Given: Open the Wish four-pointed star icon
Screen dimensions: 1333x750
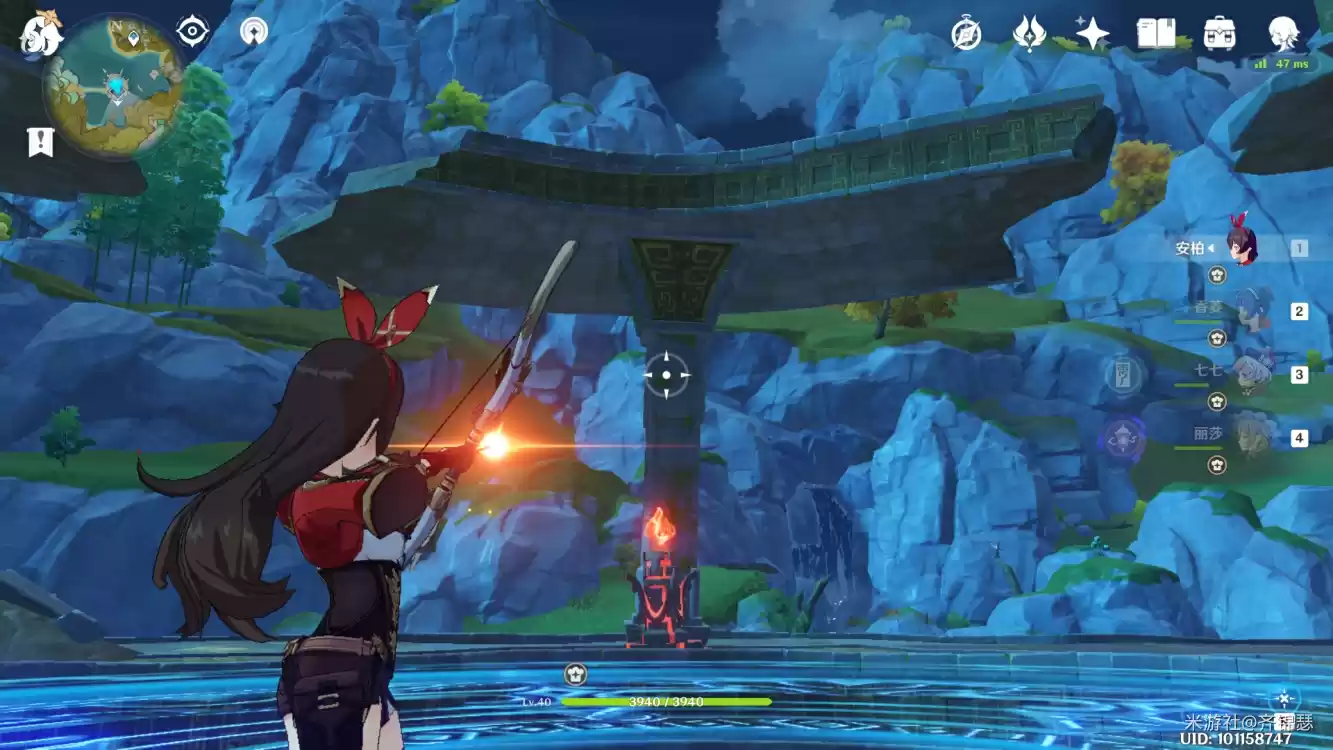Looking at the screenshot, I should tap(1092, 33).
